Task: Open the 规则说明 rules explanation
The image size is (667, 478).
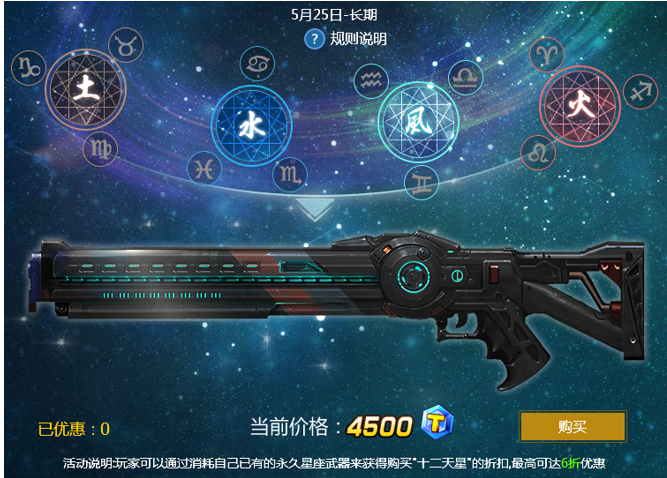Action: (x=358, y=39)
